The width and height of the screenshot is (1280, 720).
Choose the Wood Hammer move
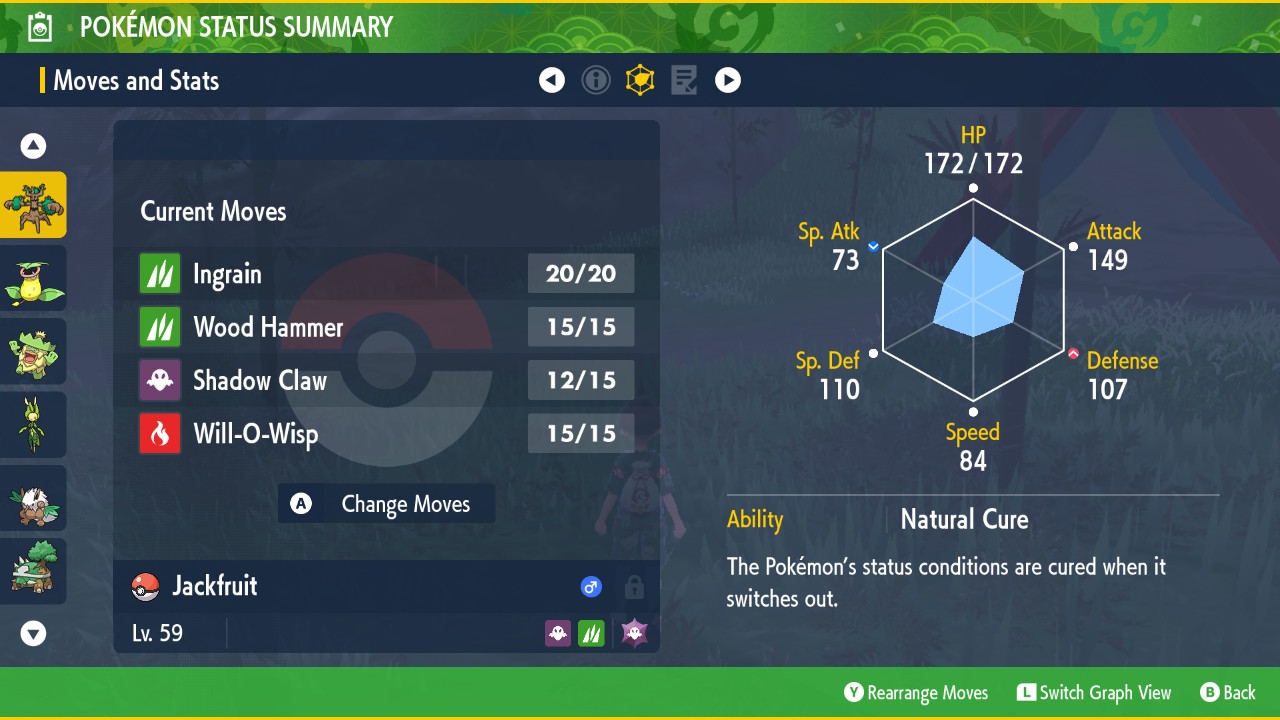pos(386,327)
